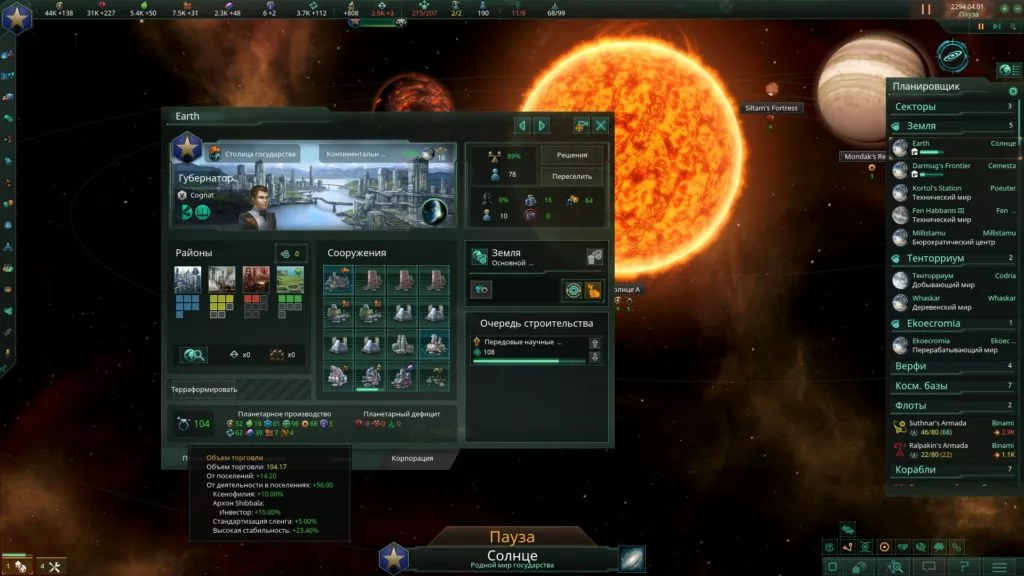The image size is (1024, 576).
Task: Switch to the Корпорация tab
Action: [413, 458]
